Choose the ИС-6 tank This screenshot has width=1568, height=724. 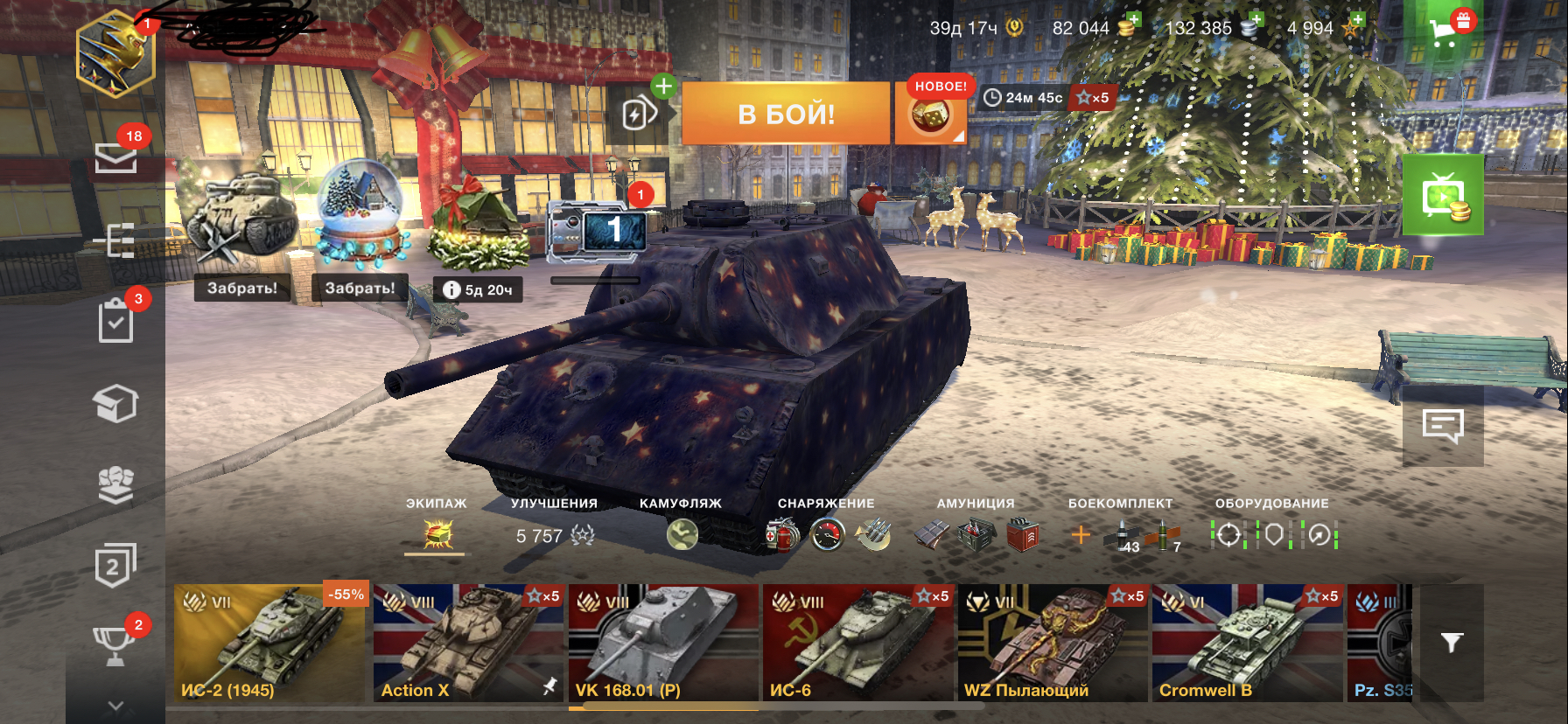pos(857,644)
